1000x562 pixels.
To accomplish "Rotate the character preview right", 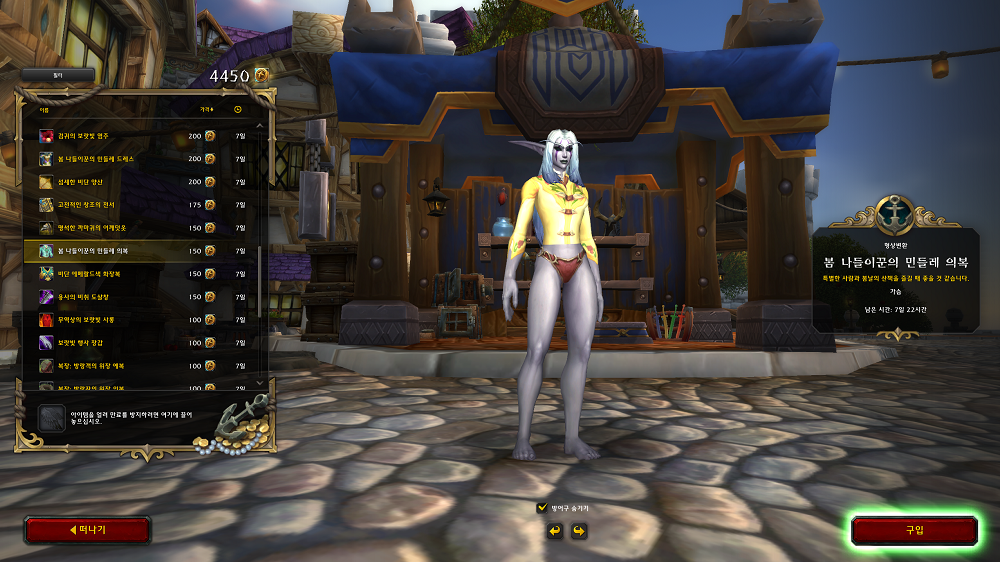I will pos(578,530).
